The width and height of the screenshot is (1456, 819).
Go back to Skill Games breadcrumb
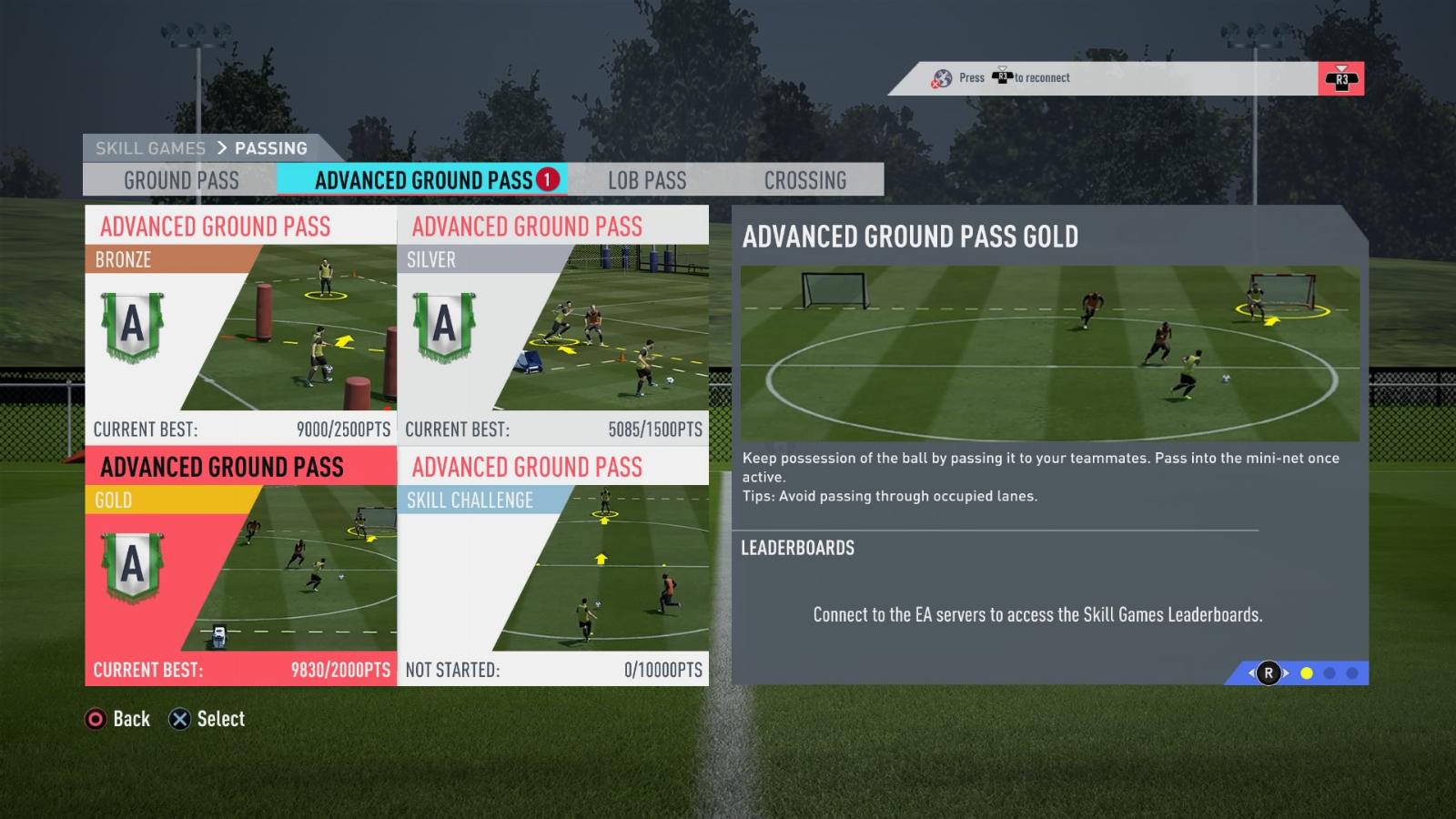pos(150,148)
